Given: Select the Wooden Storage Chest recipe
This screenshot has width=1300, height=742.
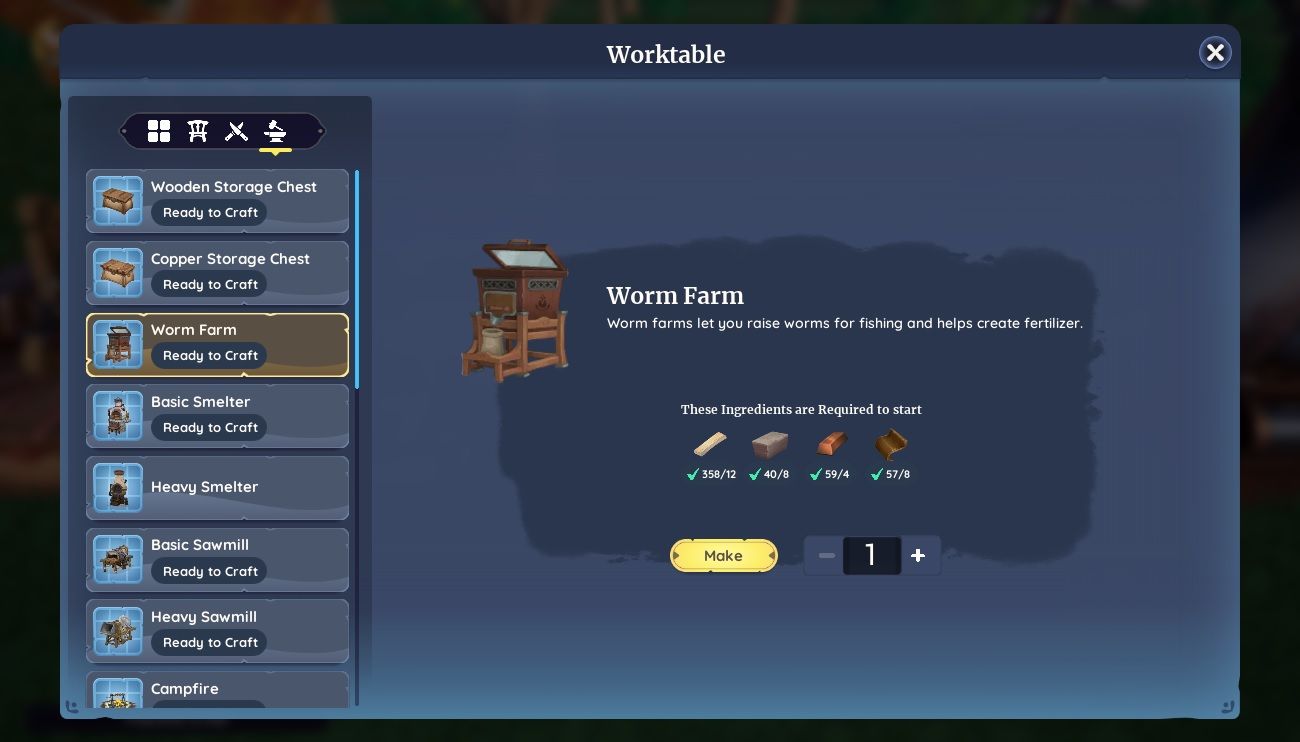Looking at the screenshot, I should 217,200.
